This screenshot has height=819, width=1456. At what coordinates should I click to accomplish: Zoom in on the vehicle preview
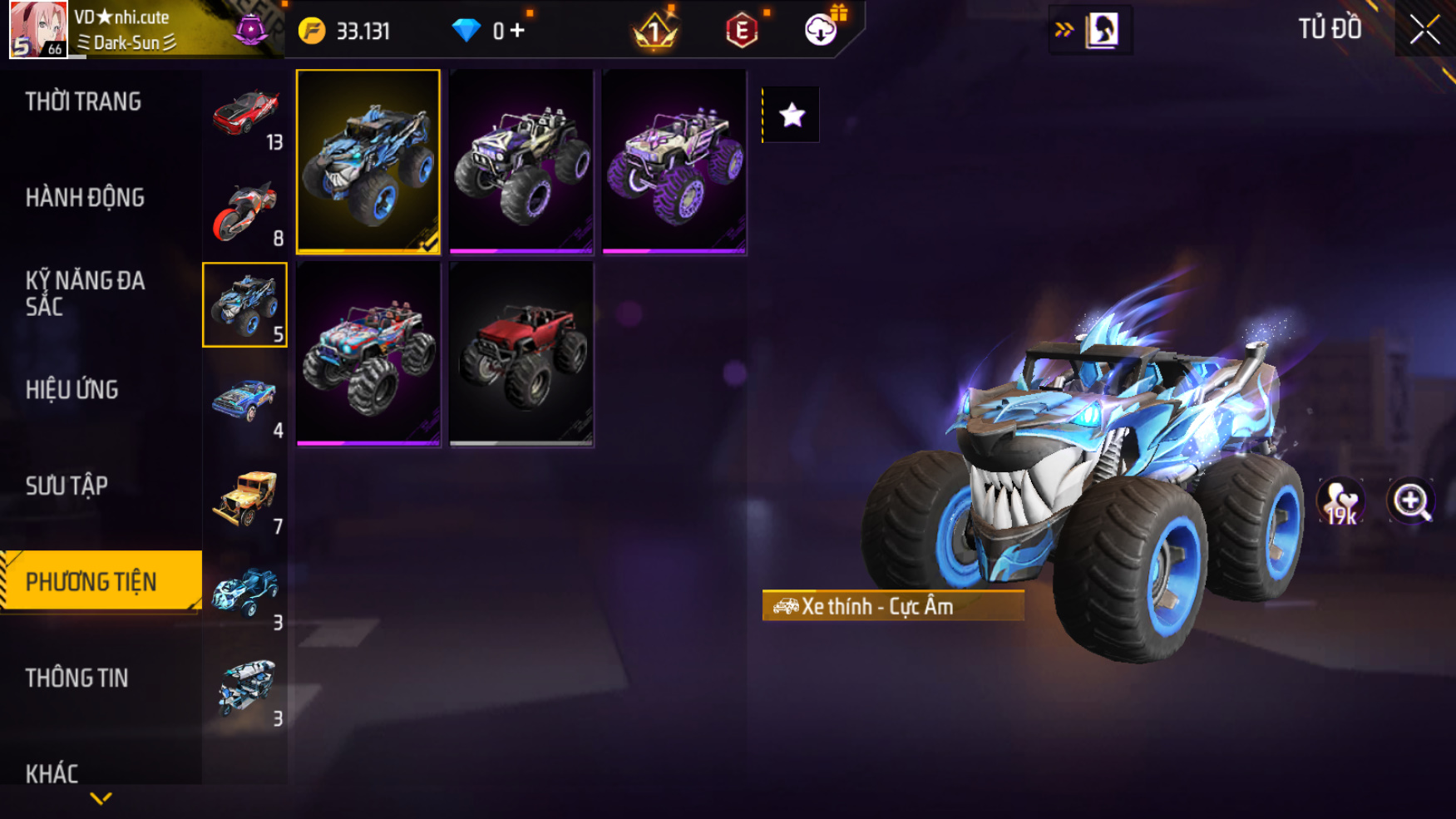1411,501
